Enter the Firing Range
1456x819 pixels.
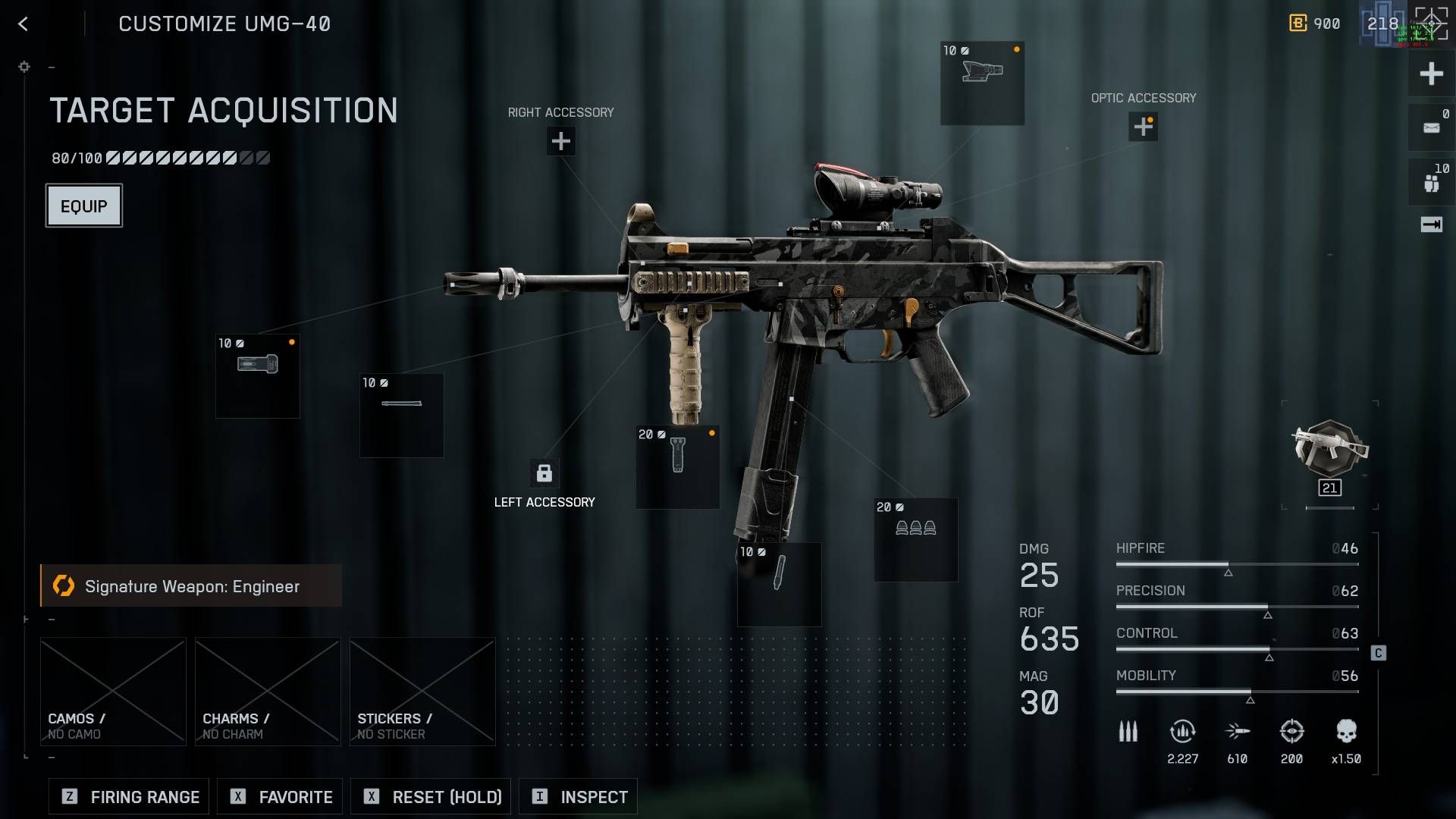tap(127, 796)
